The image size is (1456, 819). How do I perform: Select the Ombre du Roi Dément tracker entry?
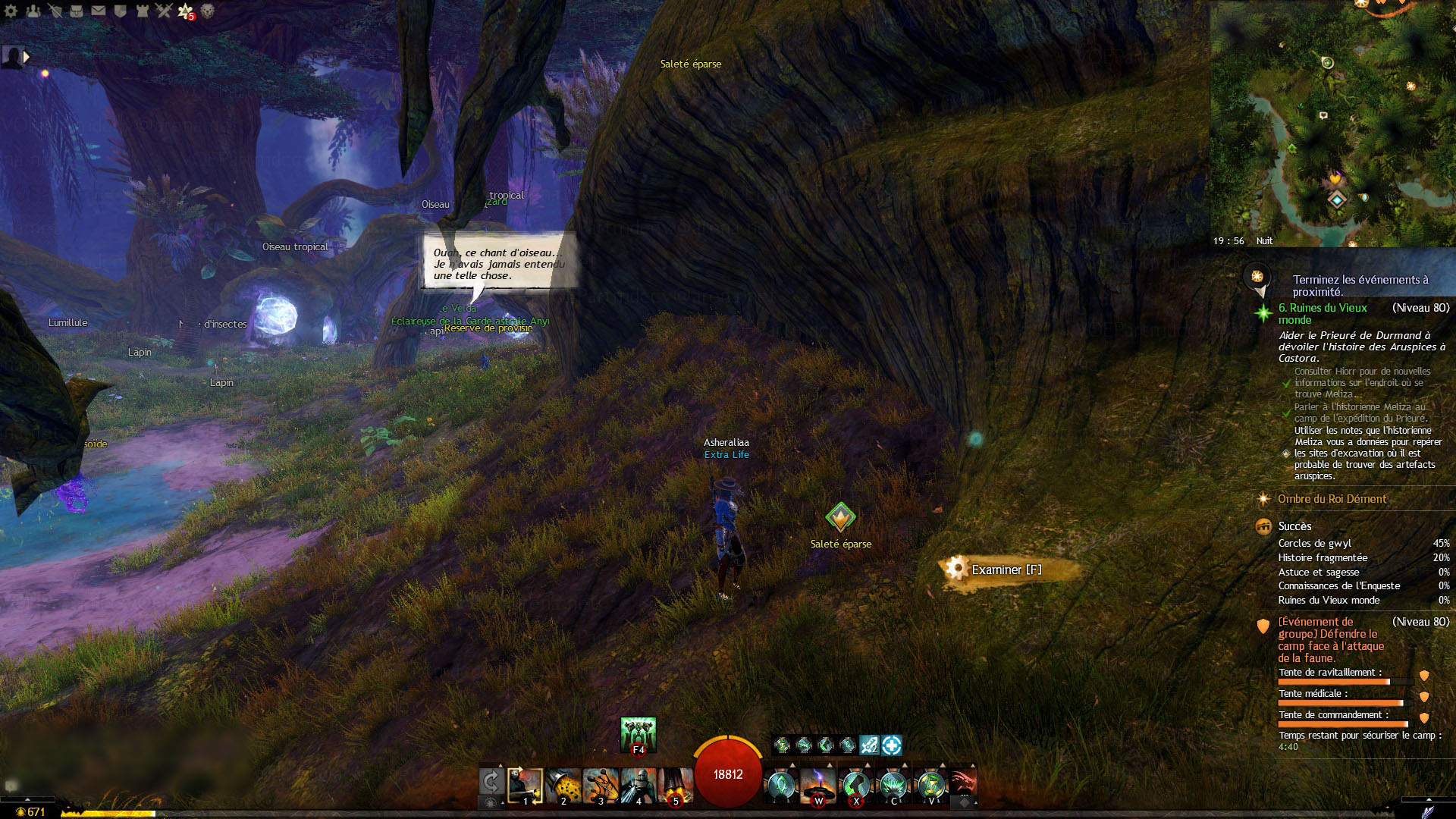tap(1332, 499)
